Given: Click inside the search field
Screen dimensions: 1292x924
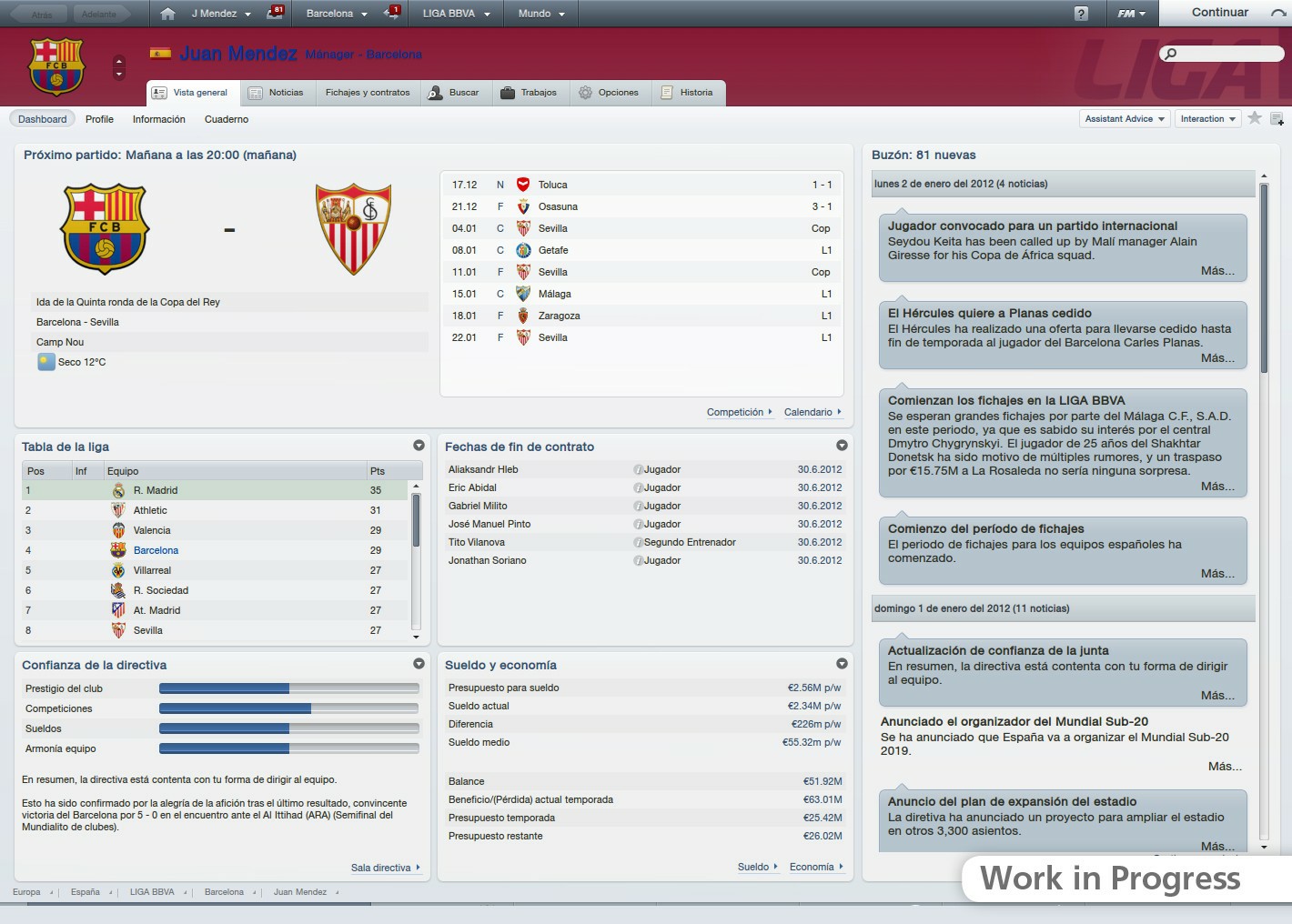Looking at the screenshot, I should click(x=1222, y=54).
